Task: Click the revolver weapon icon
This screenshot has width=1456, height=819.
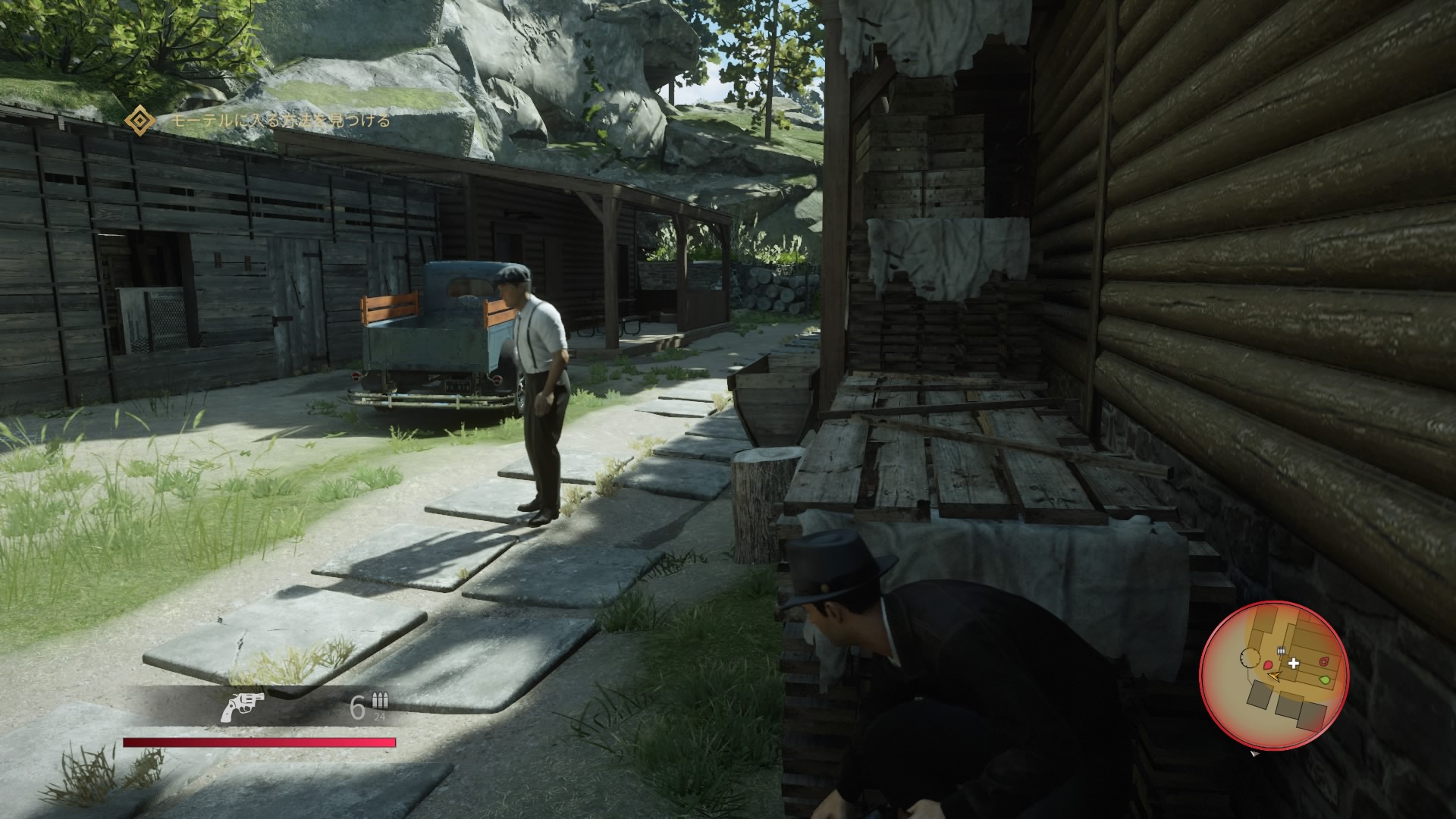Action: [243, 707]
